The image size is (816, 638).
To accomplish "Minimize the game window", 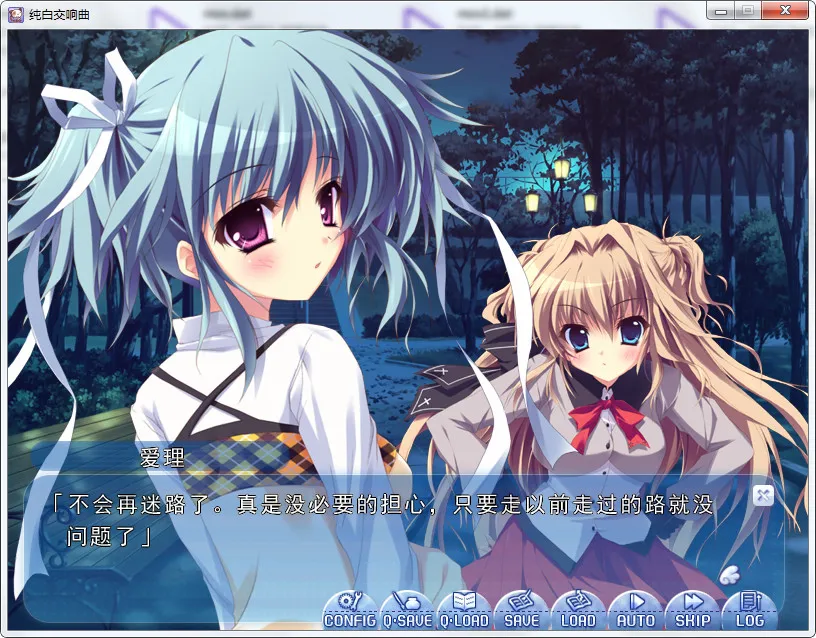I will pos(720,10).
